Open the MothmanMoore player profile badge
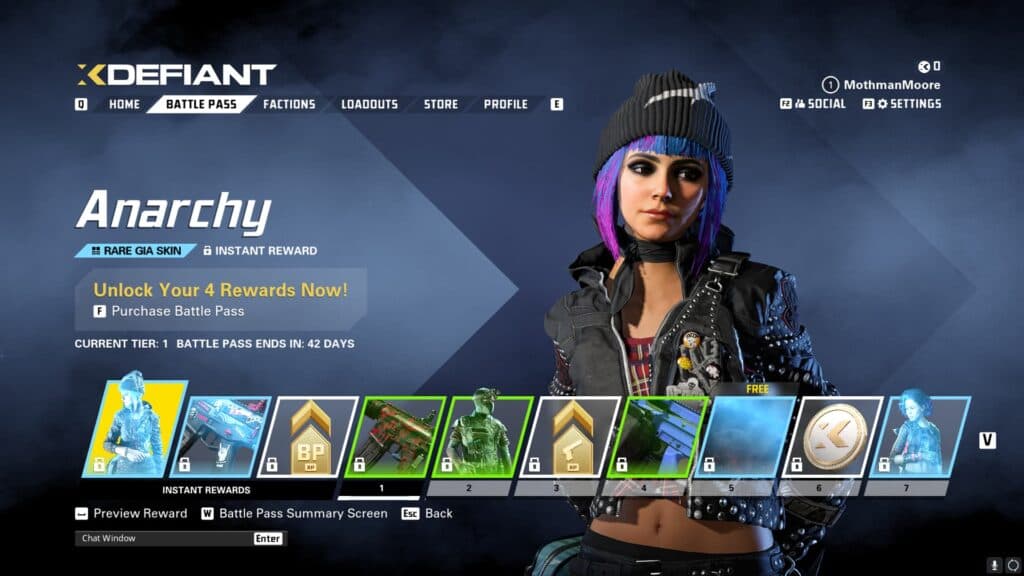1024x576 pixels. (880, 85)
